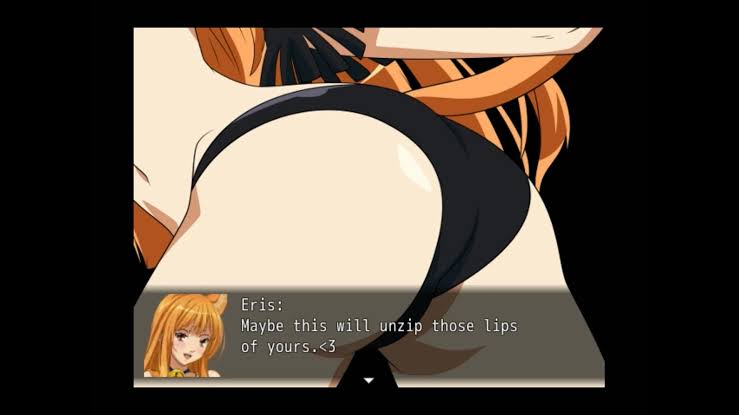
Task: Click the dialogue continue arrow indicator
Action: pos(368,380)
